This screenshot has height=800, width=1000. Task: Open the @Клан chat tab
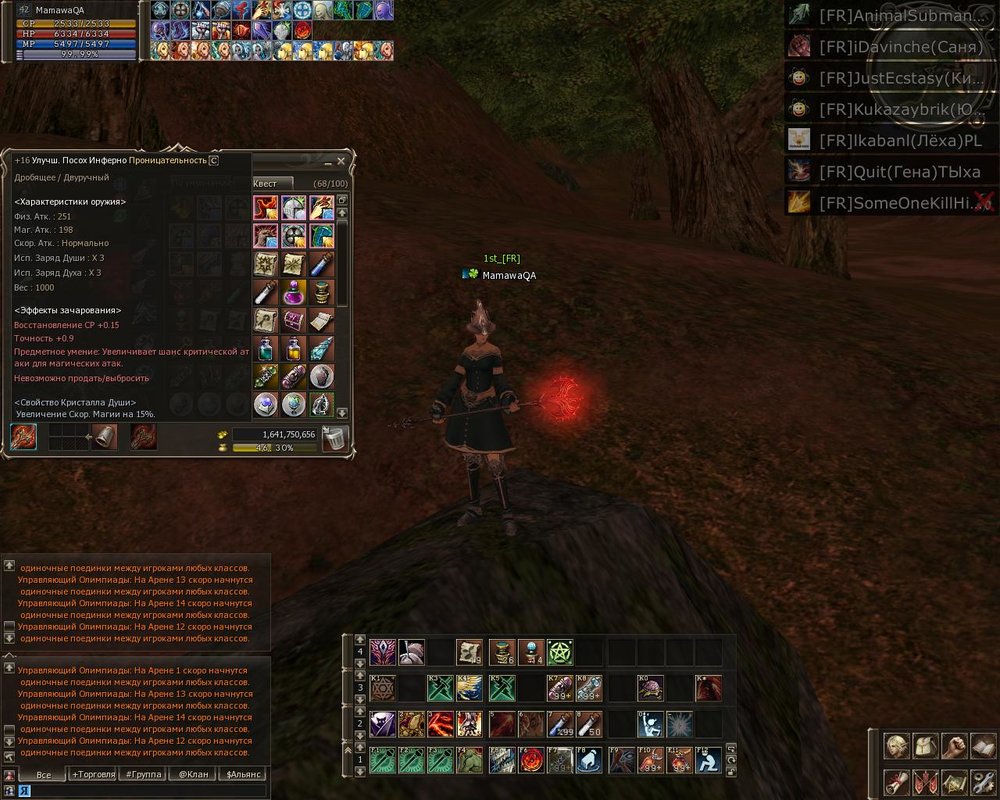tap(192, 774)
